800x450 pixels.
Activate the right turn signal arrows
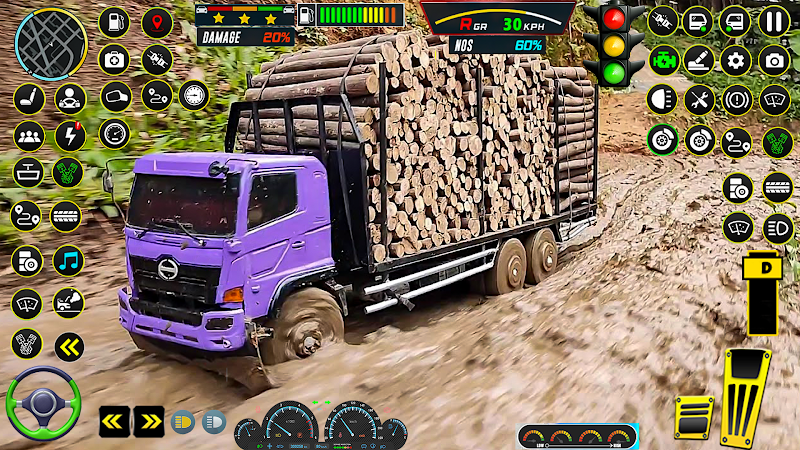pos(148,421)
